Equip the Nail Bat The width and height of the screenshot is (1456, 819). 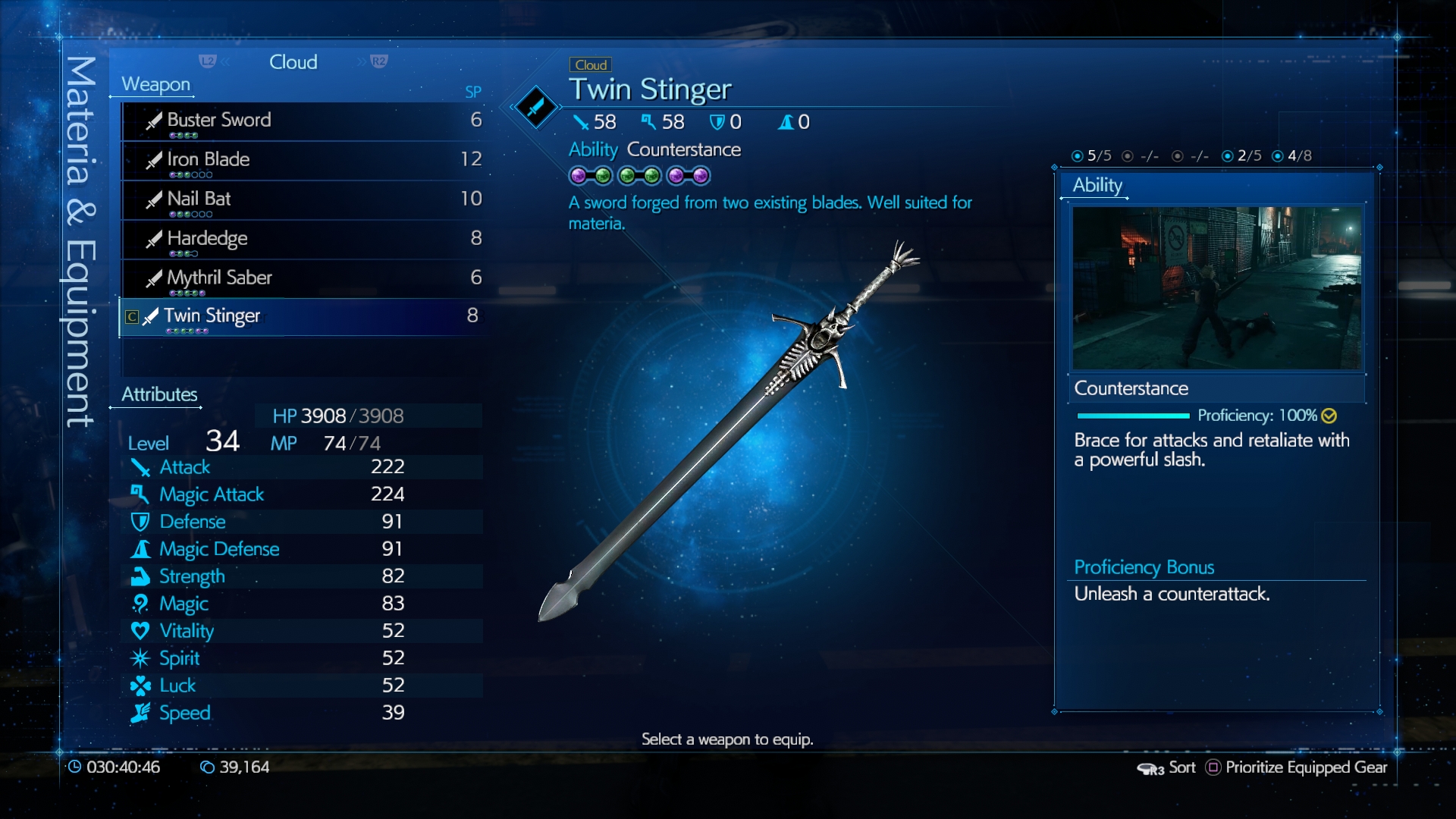pos(303,199)
